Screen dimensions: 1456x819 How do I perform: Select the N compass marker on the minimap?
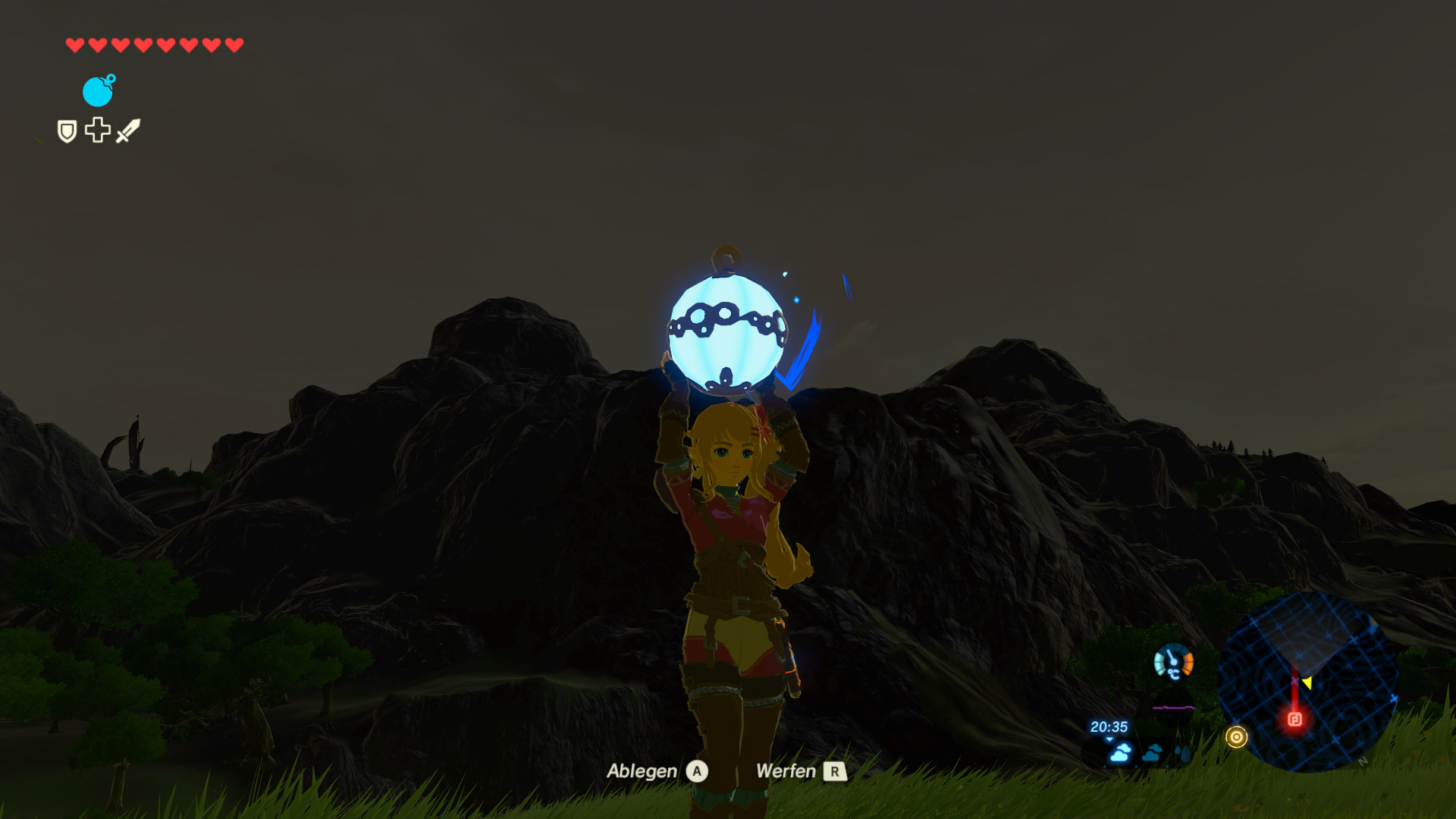[x=1361, y=761]
